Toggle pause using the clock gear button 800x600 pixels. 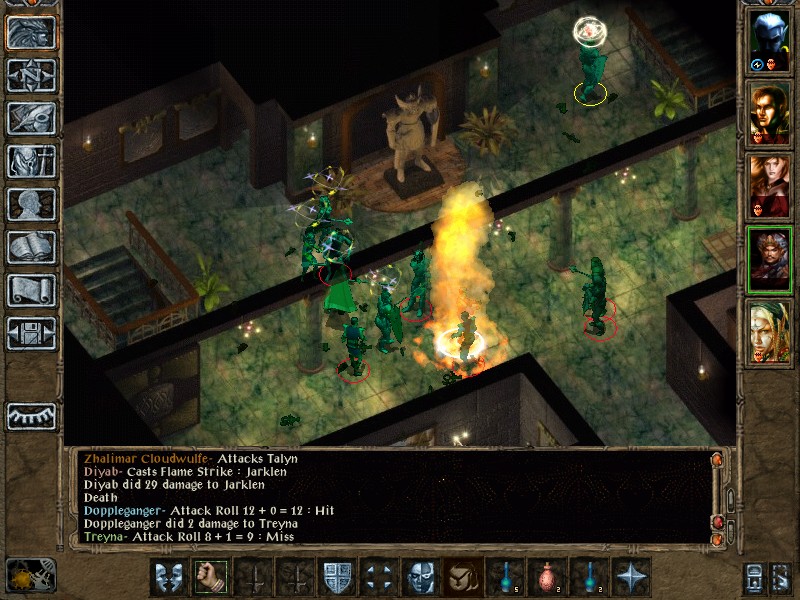[30, 575]
